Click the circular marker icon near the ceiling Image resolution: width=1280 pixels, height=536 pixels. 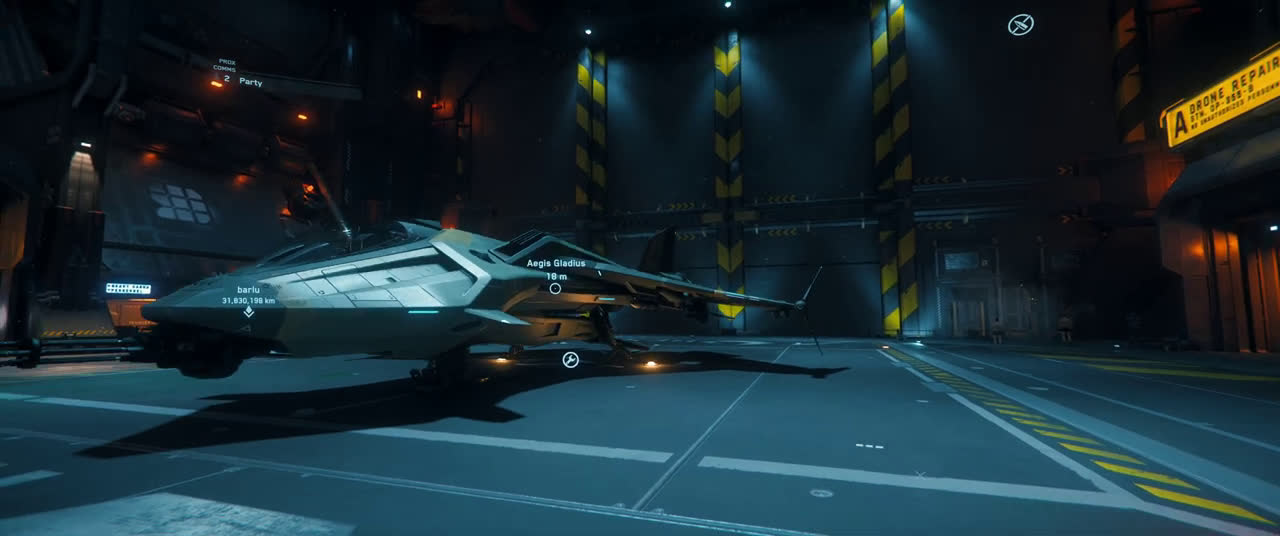click(x=1020, y=25)
